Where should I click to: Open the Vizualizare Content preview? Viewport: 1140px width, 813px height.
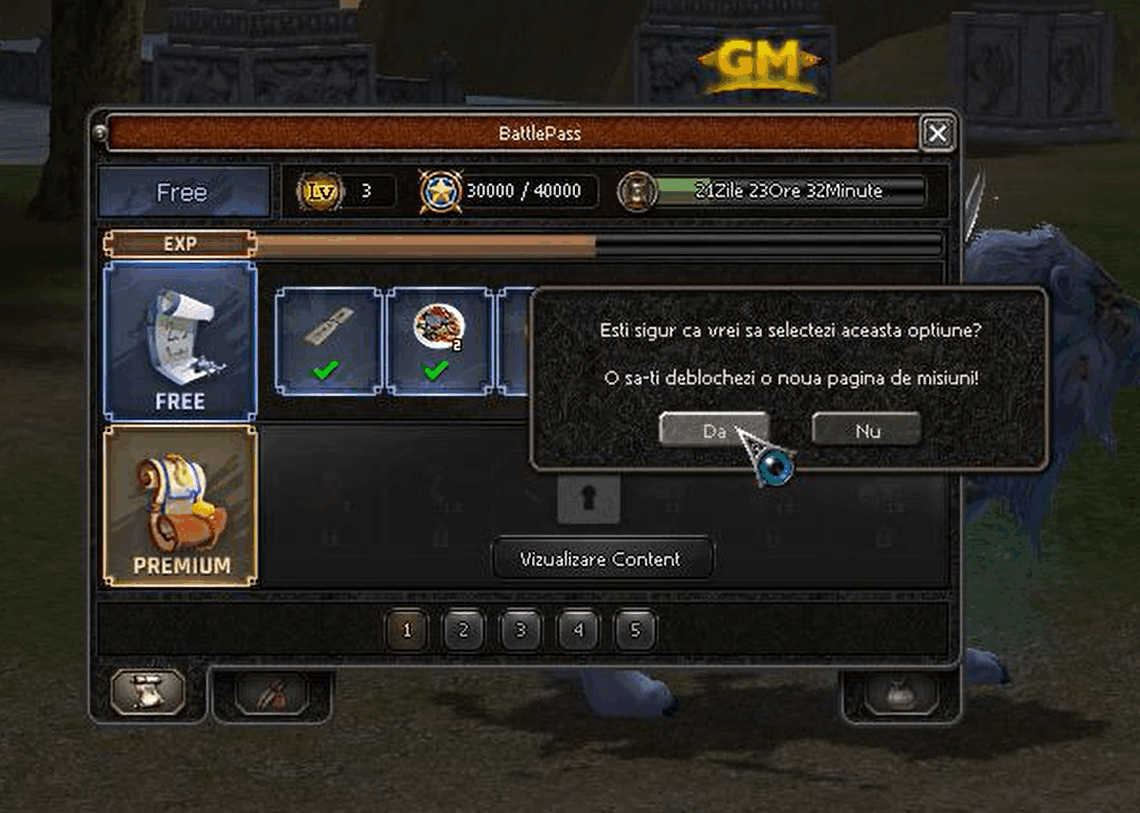click(603, 559)
